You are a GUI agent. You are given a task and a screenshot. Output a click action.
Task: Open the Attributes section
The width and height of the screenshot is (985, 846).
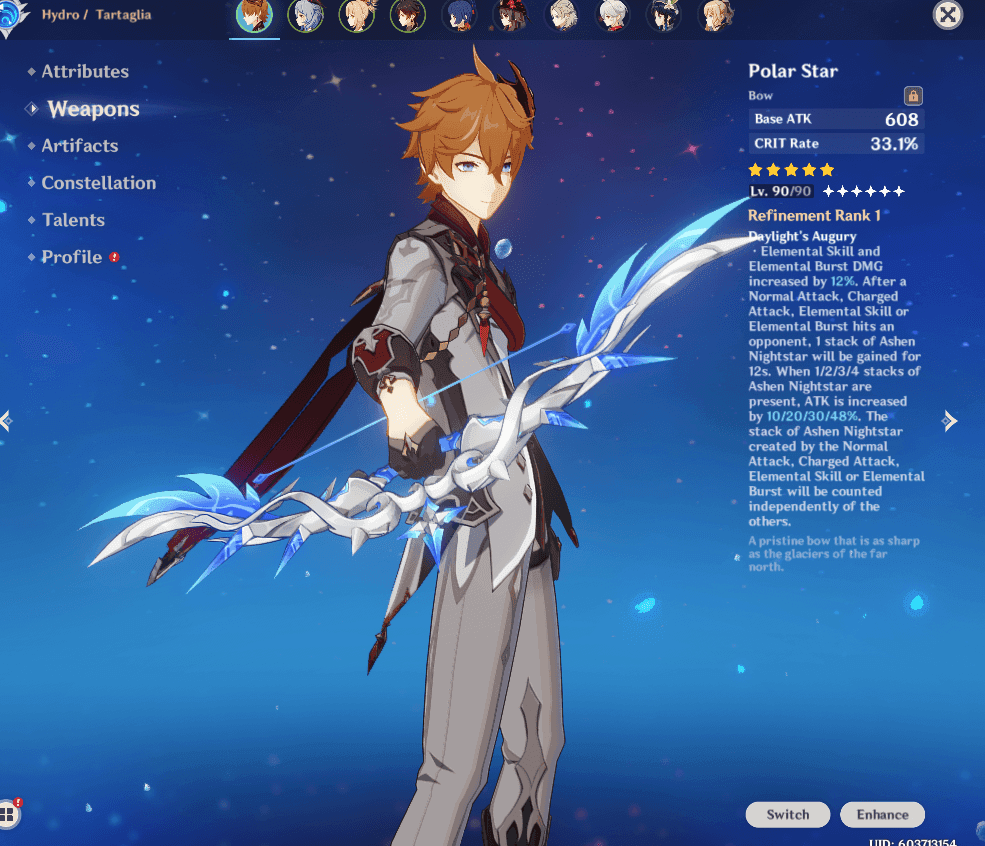[85, 72]
